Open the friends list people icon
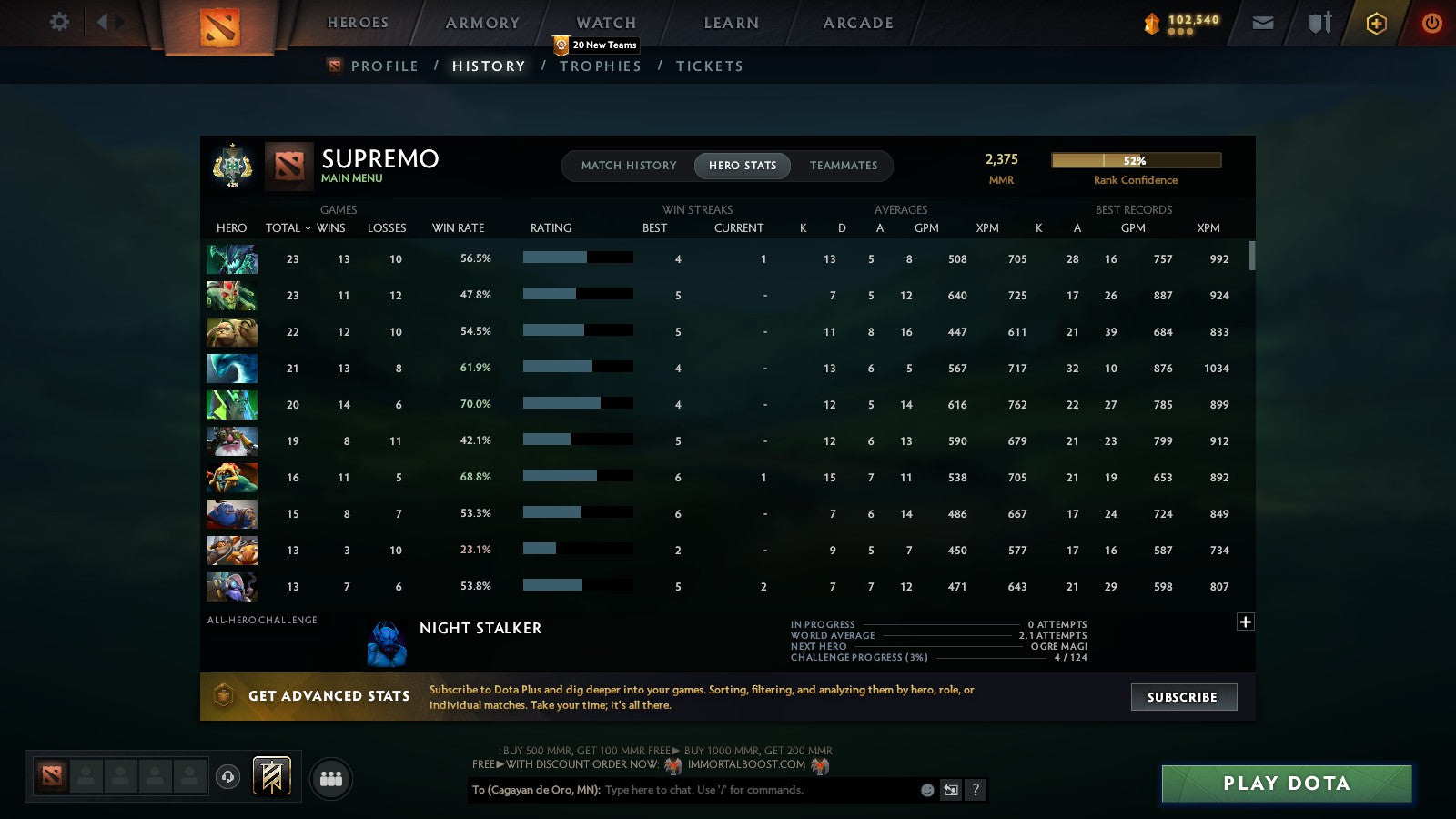The width and height of the screenshot is (1456, 819). 331,779
